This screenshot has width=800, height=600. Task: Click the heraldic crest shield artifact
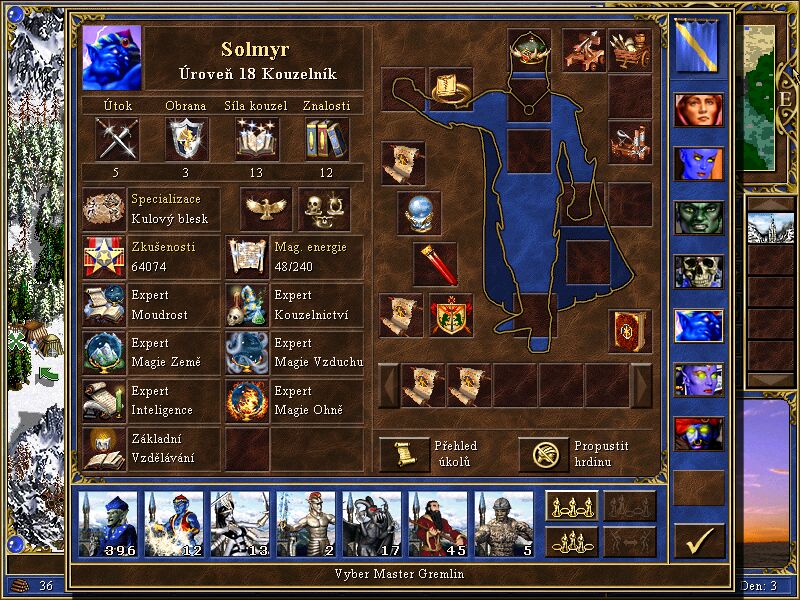(x=451, y=315)
